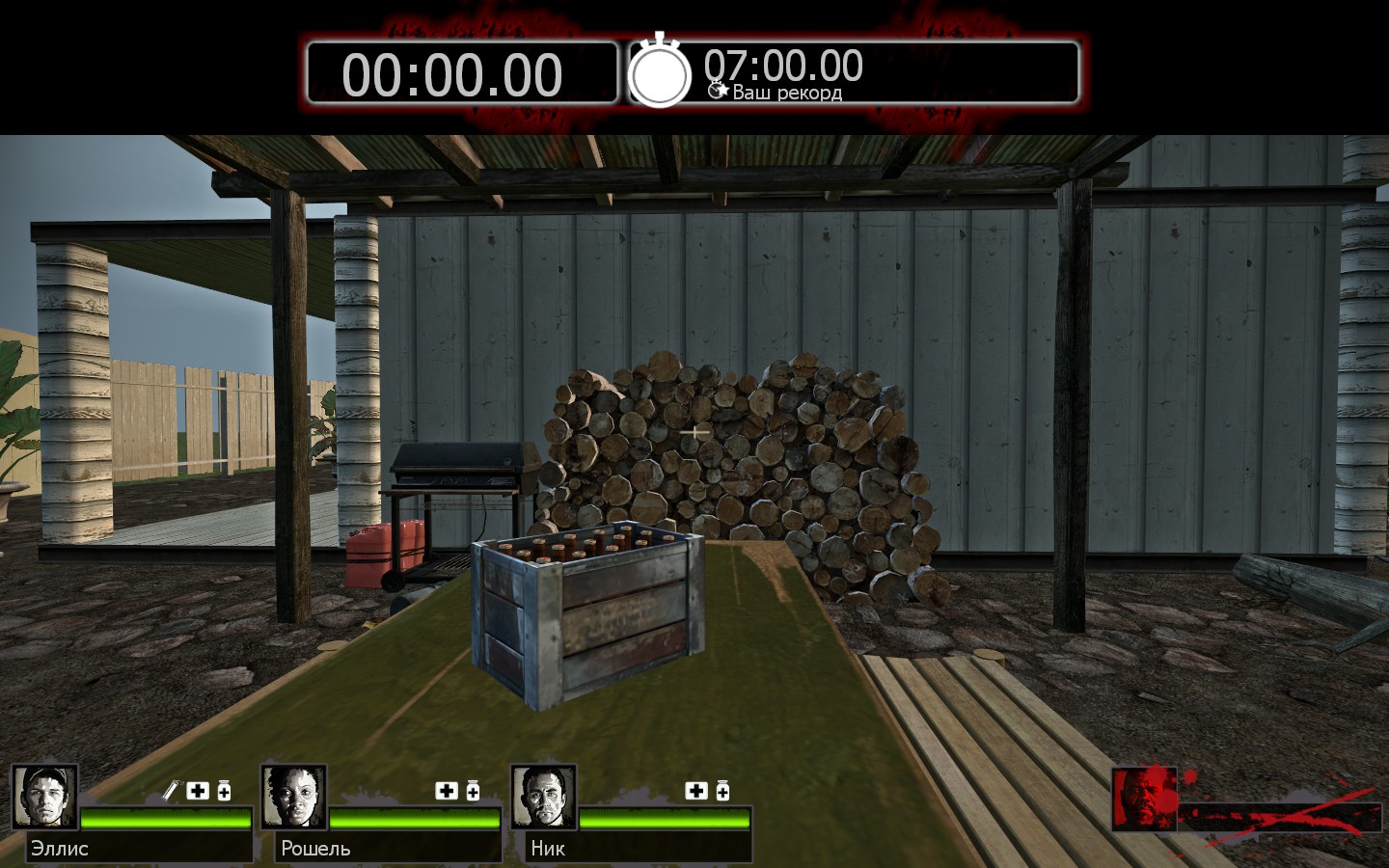Choose Nick's character portrait
The image size is (1389, 868).
point(544,798)
